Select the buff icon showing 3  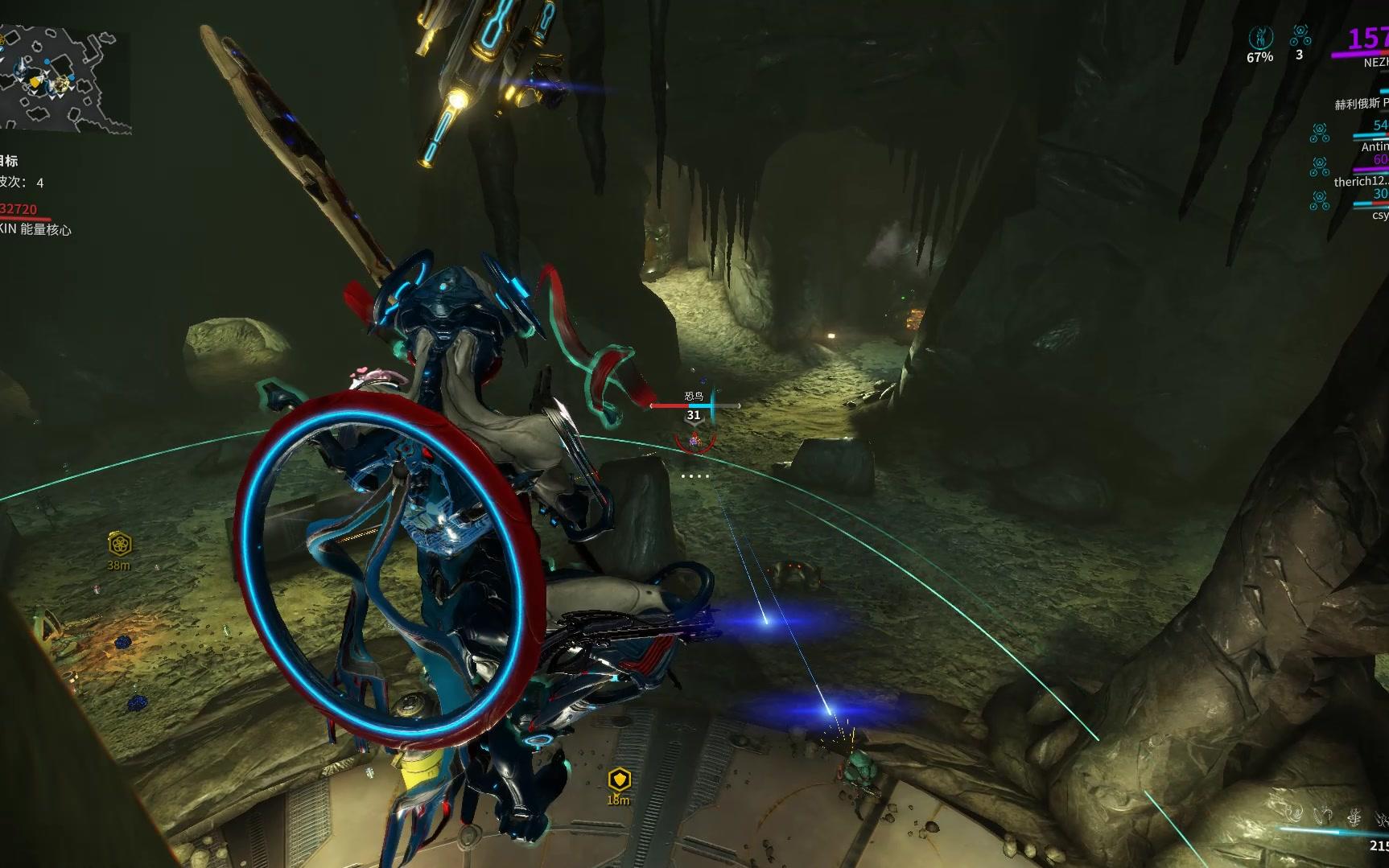pos(1300,35)
